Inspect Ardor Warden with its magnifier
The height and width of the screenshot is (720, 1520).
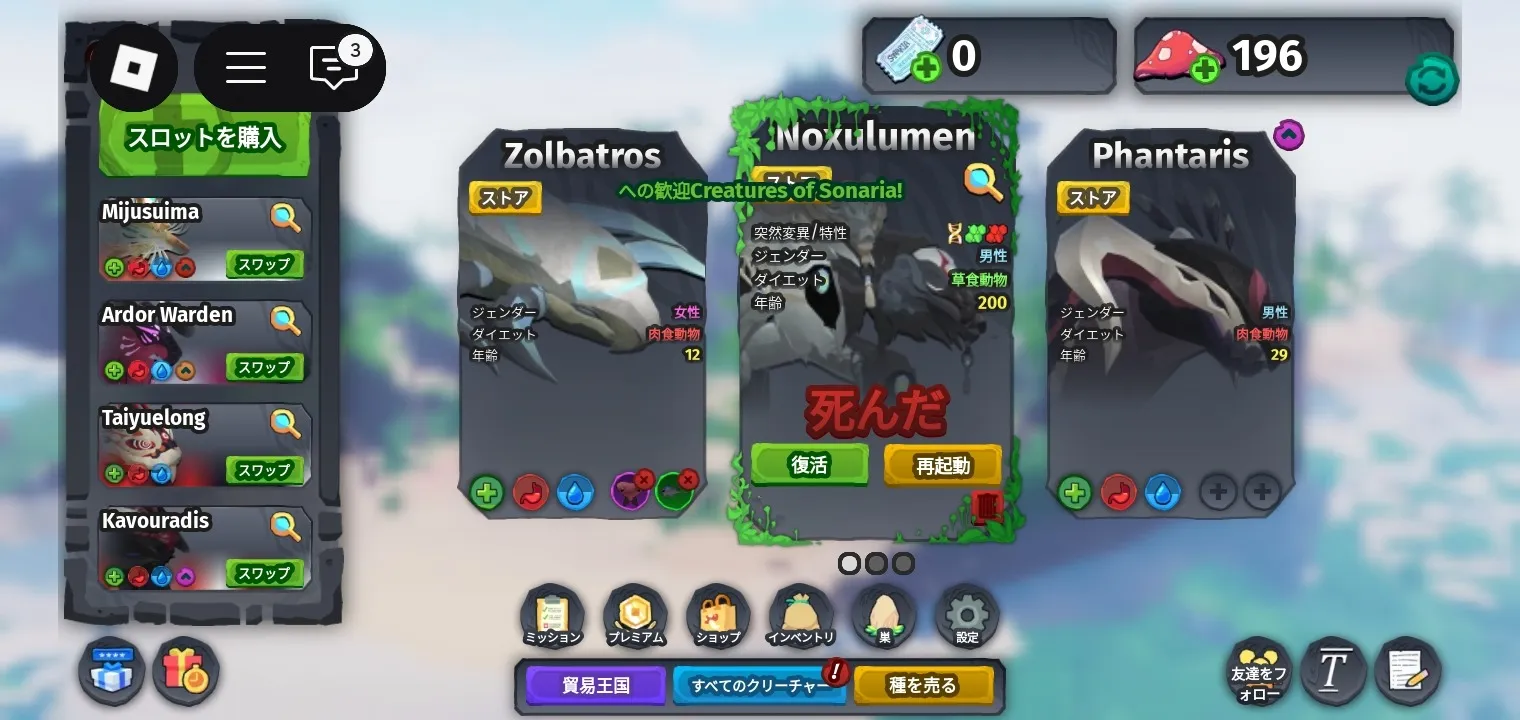coord(285,319)
